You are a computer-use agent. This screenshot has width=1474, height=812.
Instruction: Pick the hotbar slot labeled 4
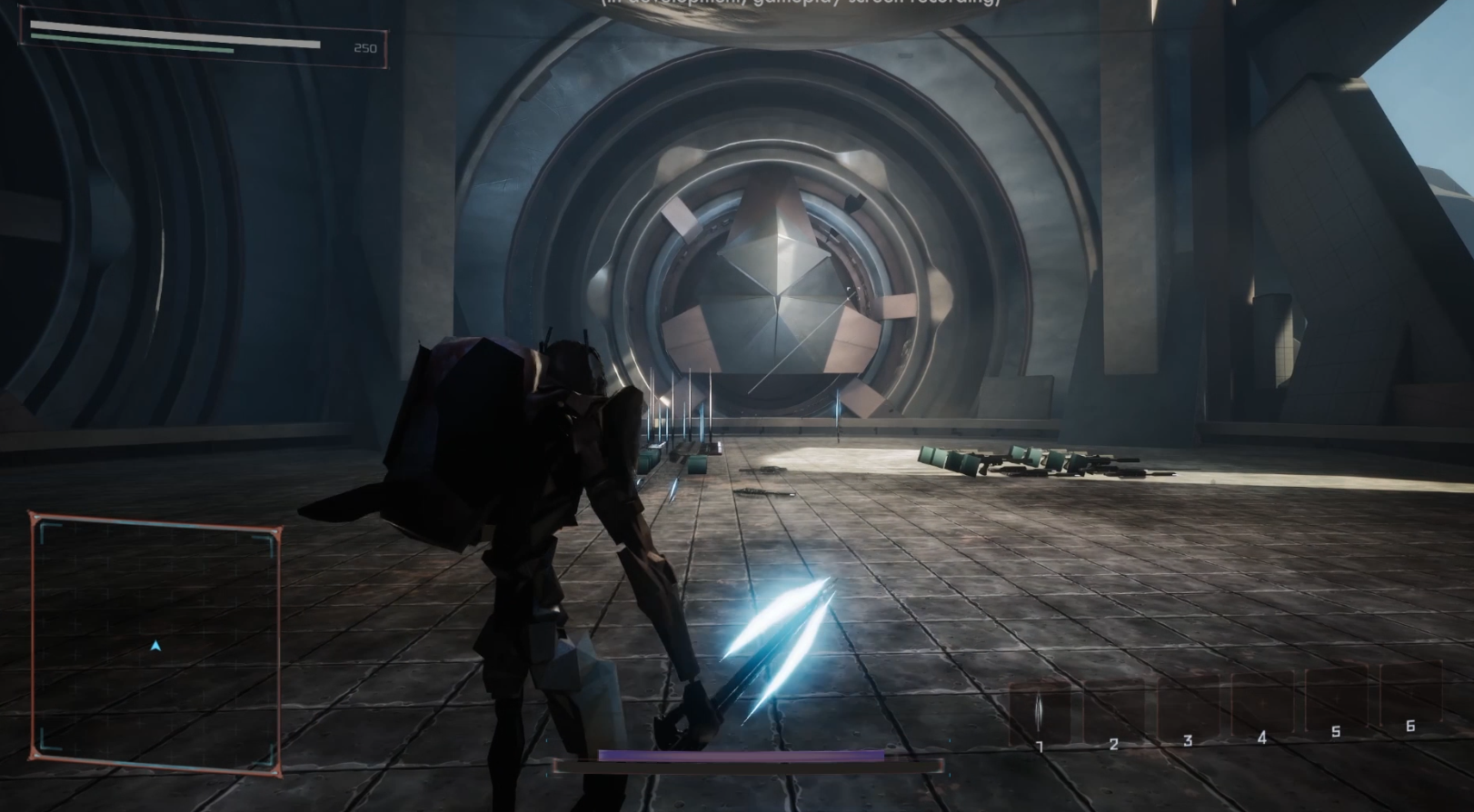click(x=1262, y=701)
